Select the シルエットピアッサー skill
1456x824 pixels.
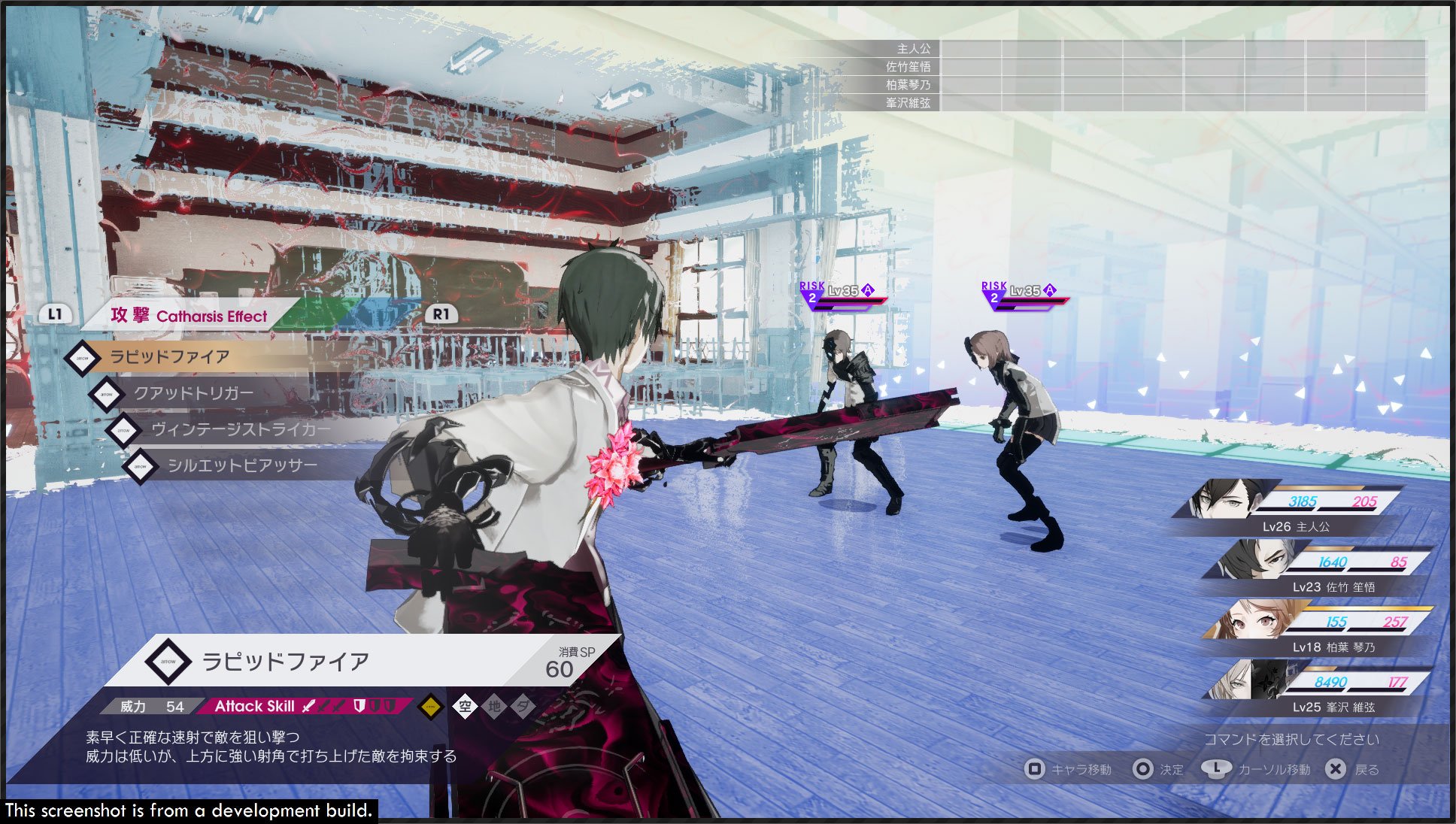click(x=241, y=465)
